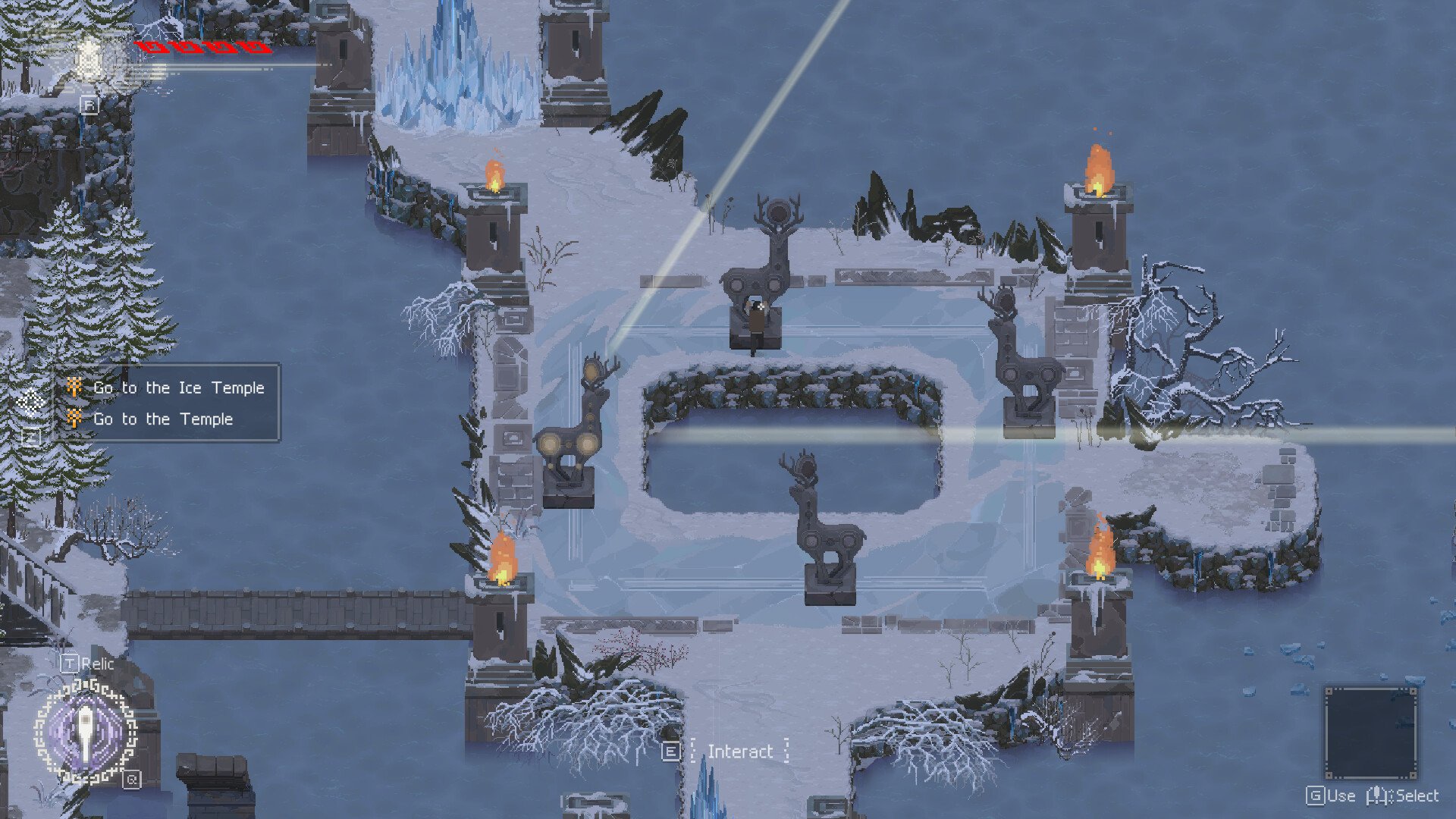Select the empty square item slot
1456x819 pixels.
coord(1370,733)
